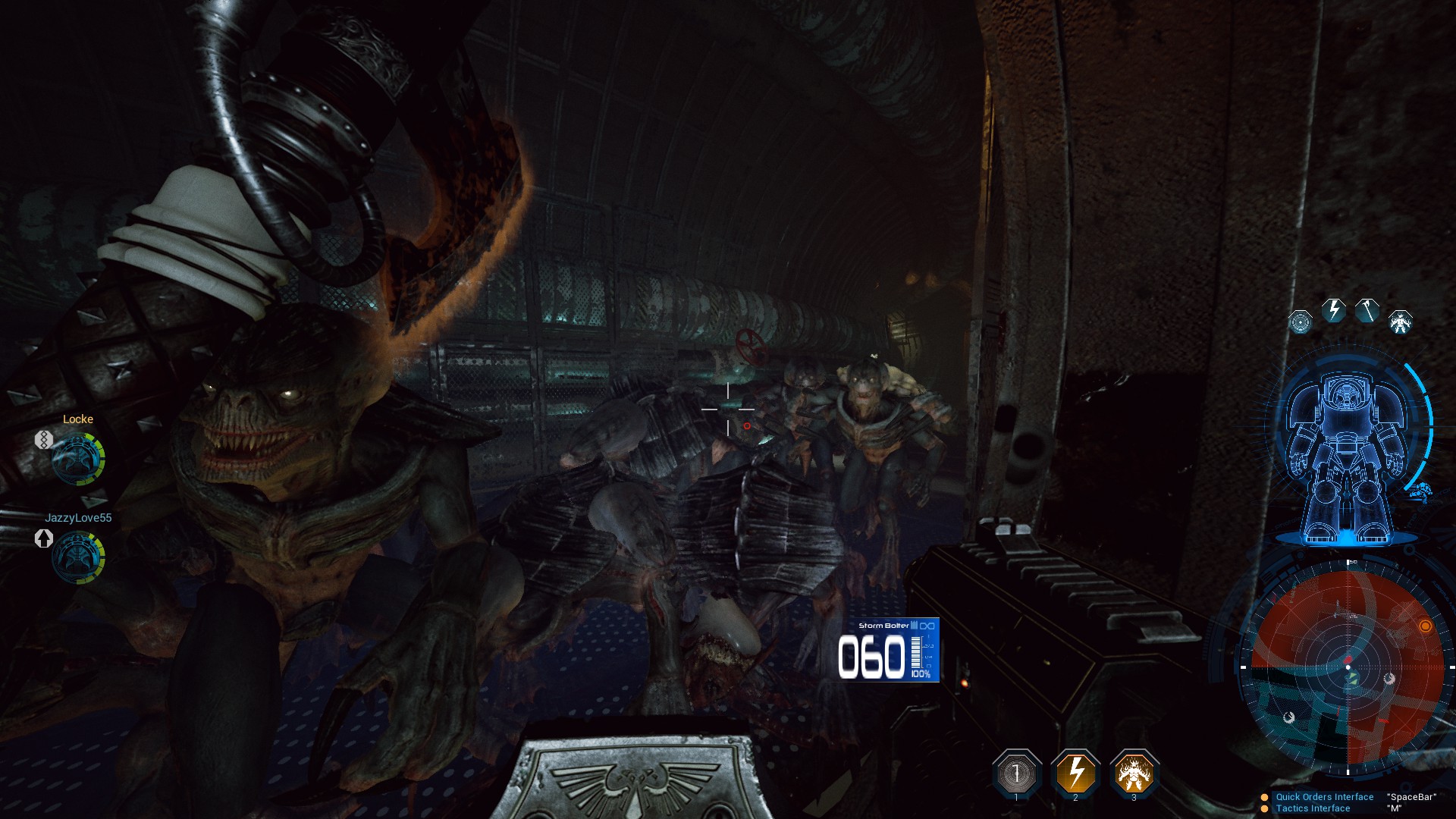Screen dimensions: 1456x819
Task: Choose the staff icon above the armor diagram
Action: [1367, 310]
